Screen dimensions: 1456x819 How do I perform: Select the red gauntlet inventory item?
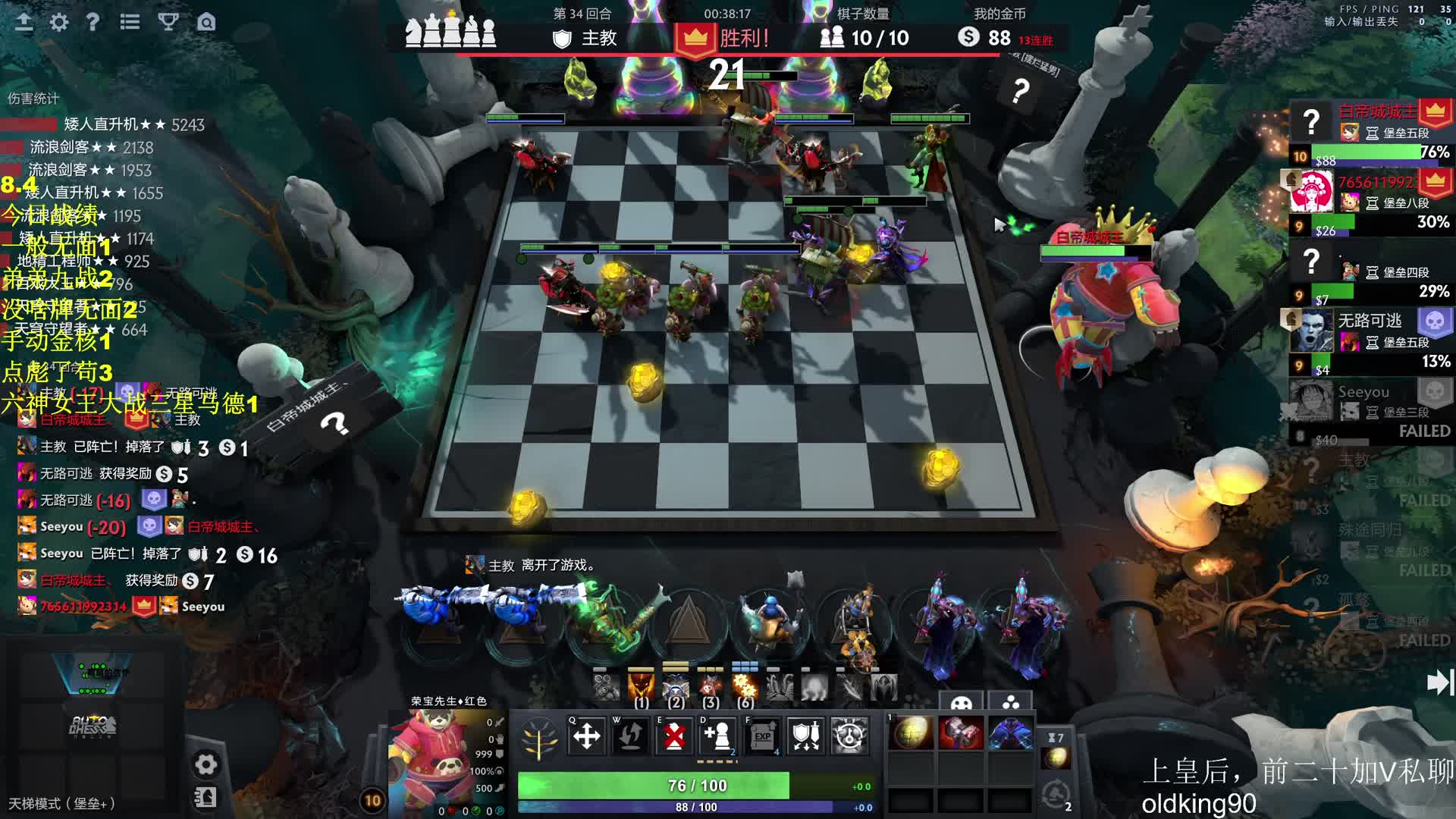[x=961, y=733]
